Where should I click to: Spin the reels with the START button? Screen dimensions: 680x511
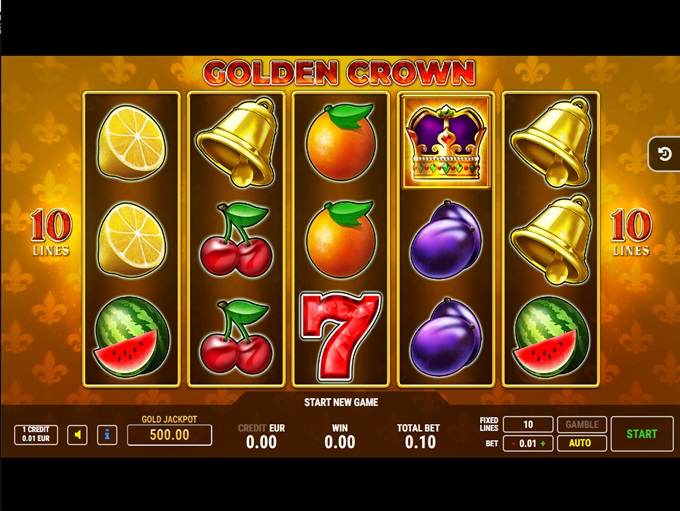point(641,434)
